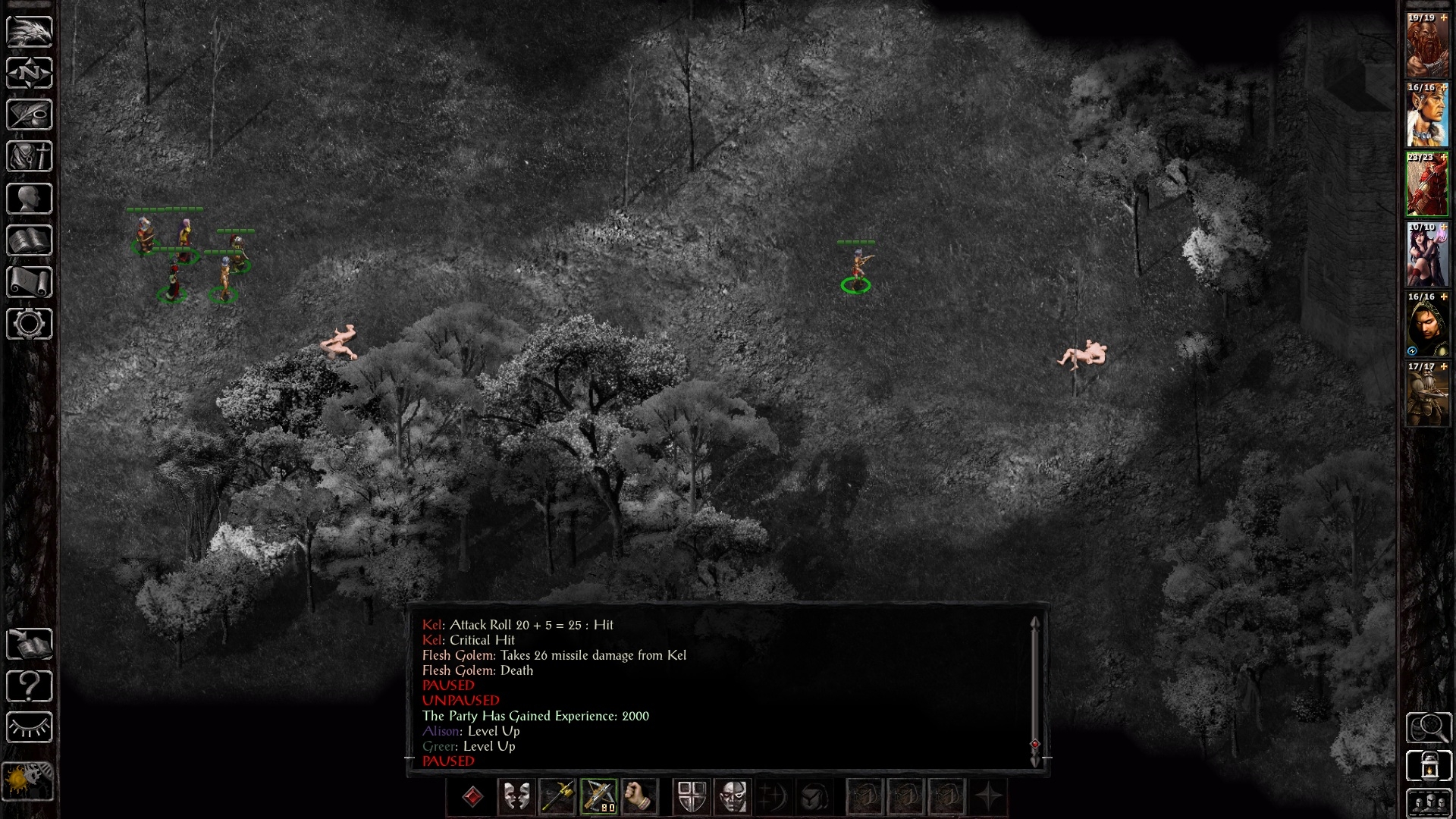Open the priest scroll button
Image resolution: width=1456 pixels, height=819 pixels.
[30, 282]
